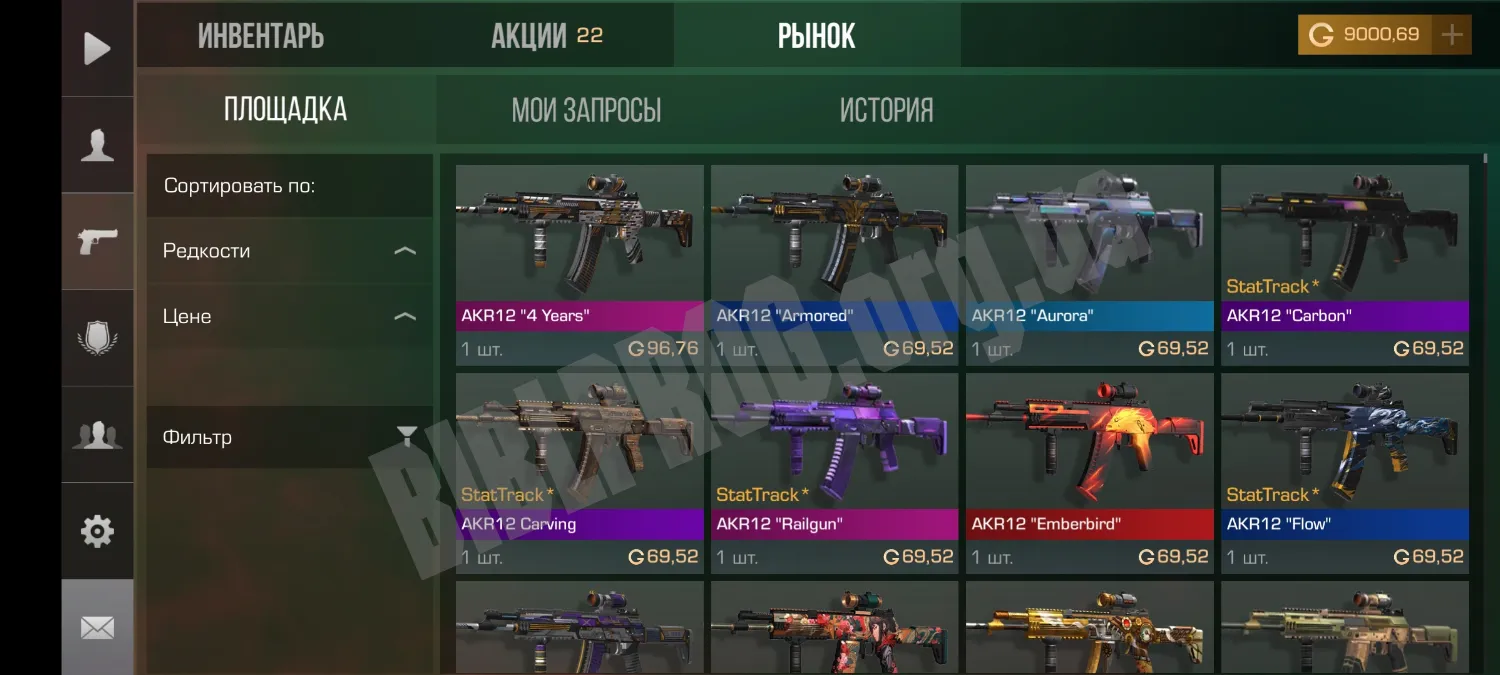View the История sub-tab
The image size is (1500, 675).
click(x=886, y=110)
